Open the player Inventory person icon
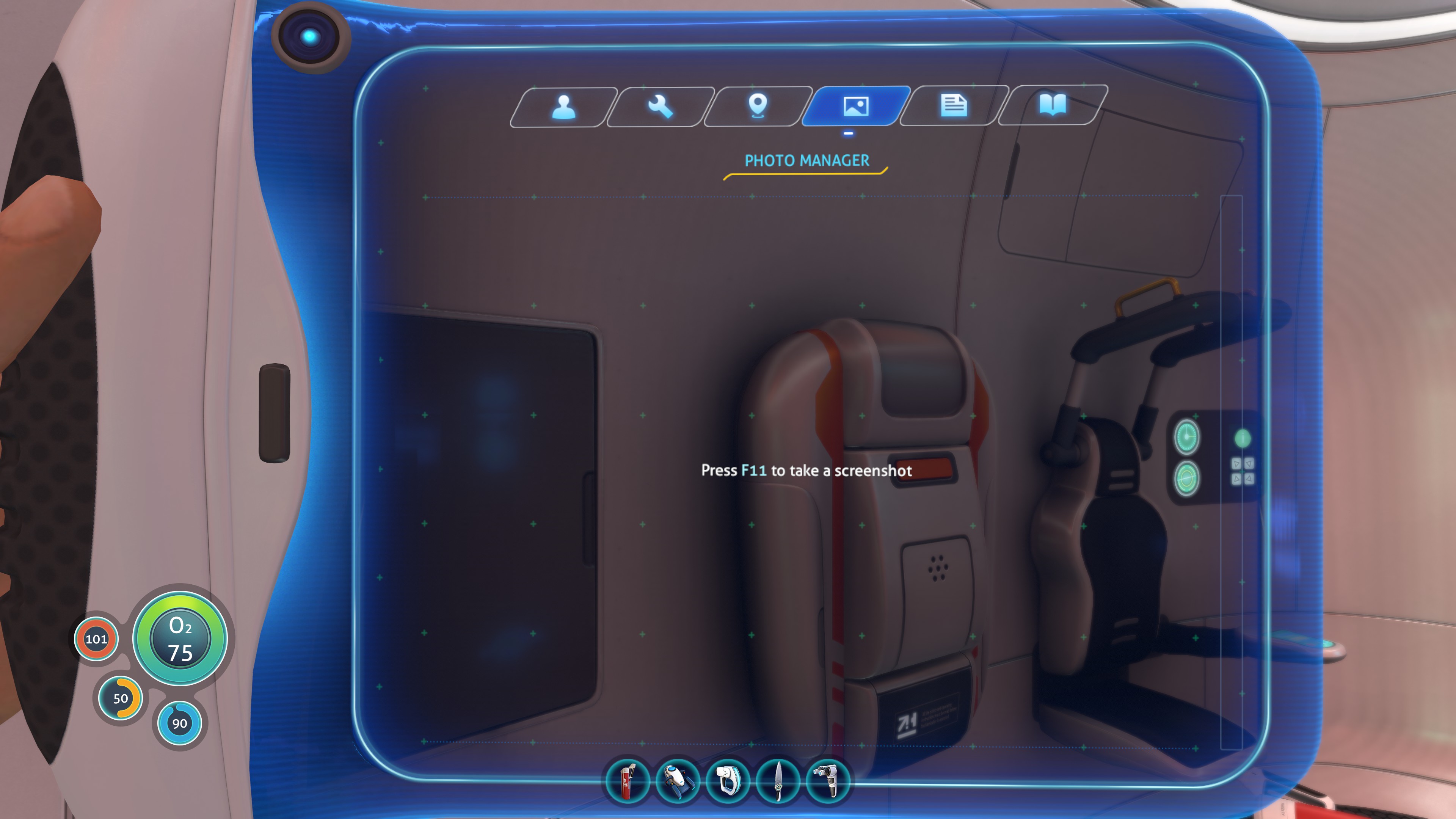The width and height of the screenshot is (1456, 819). (x=564, y=107)
